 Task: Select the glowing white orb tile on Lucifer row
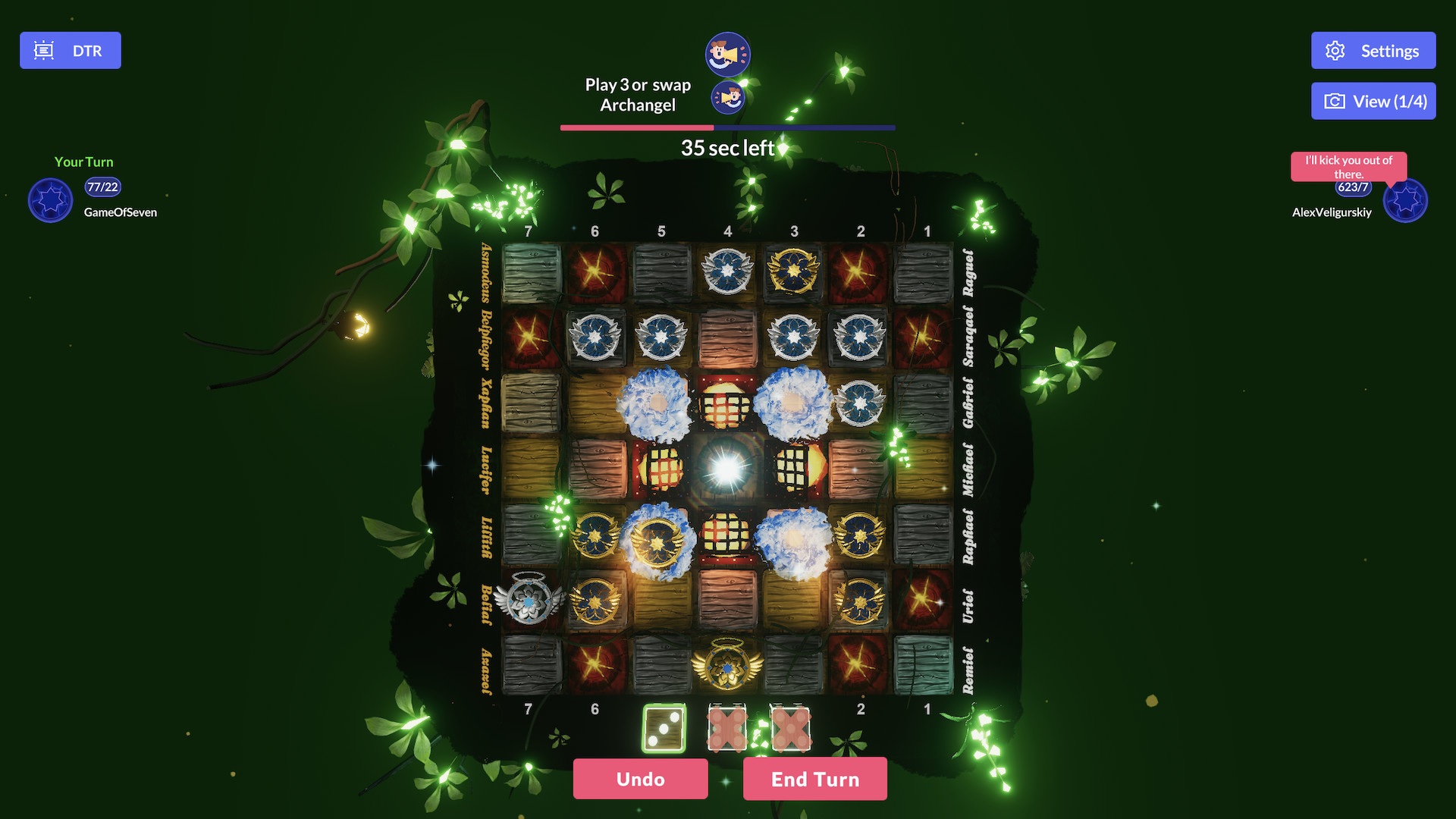coord(727,468)
